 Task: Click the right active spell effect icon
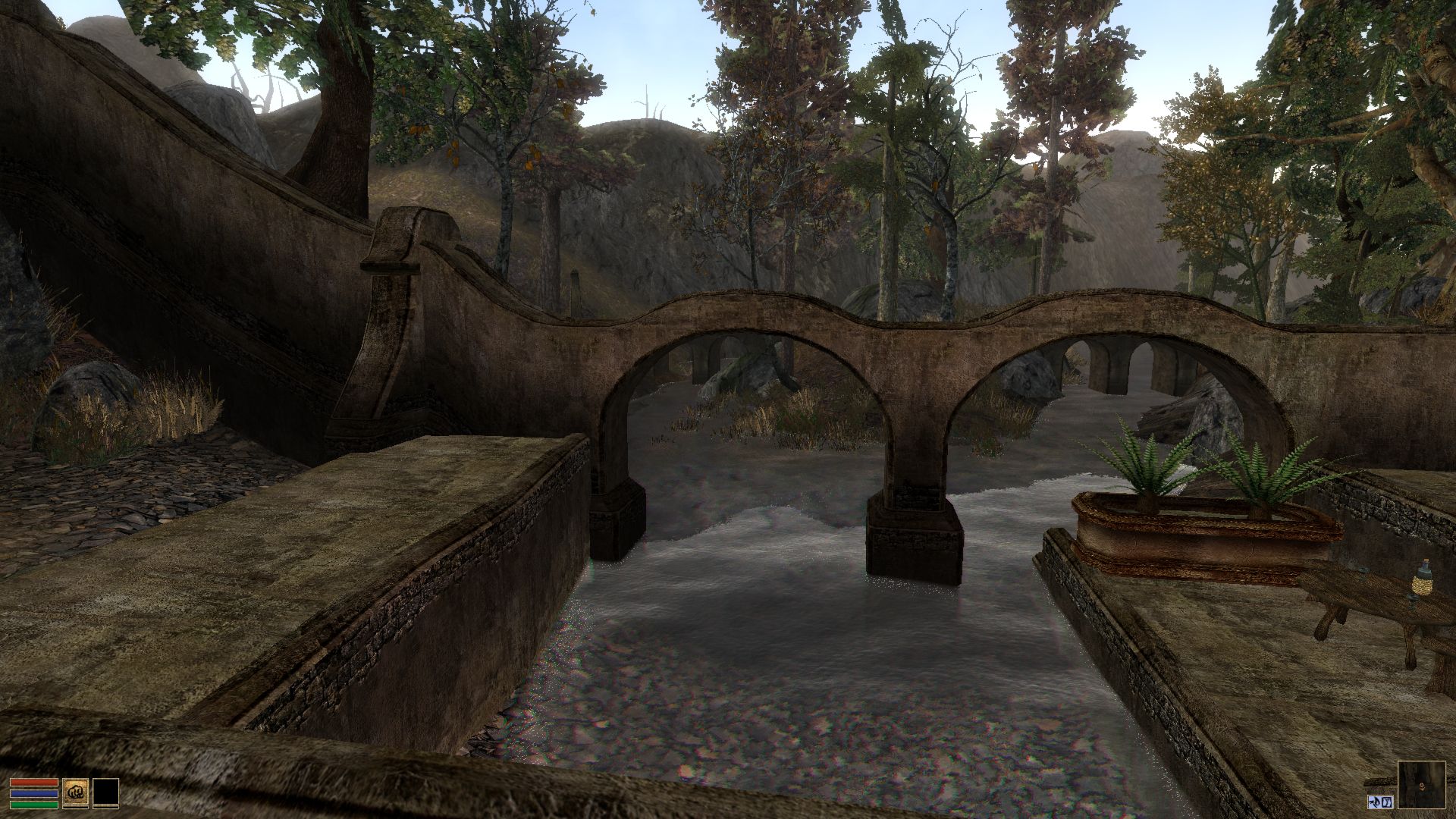(x=1387, y=802)
